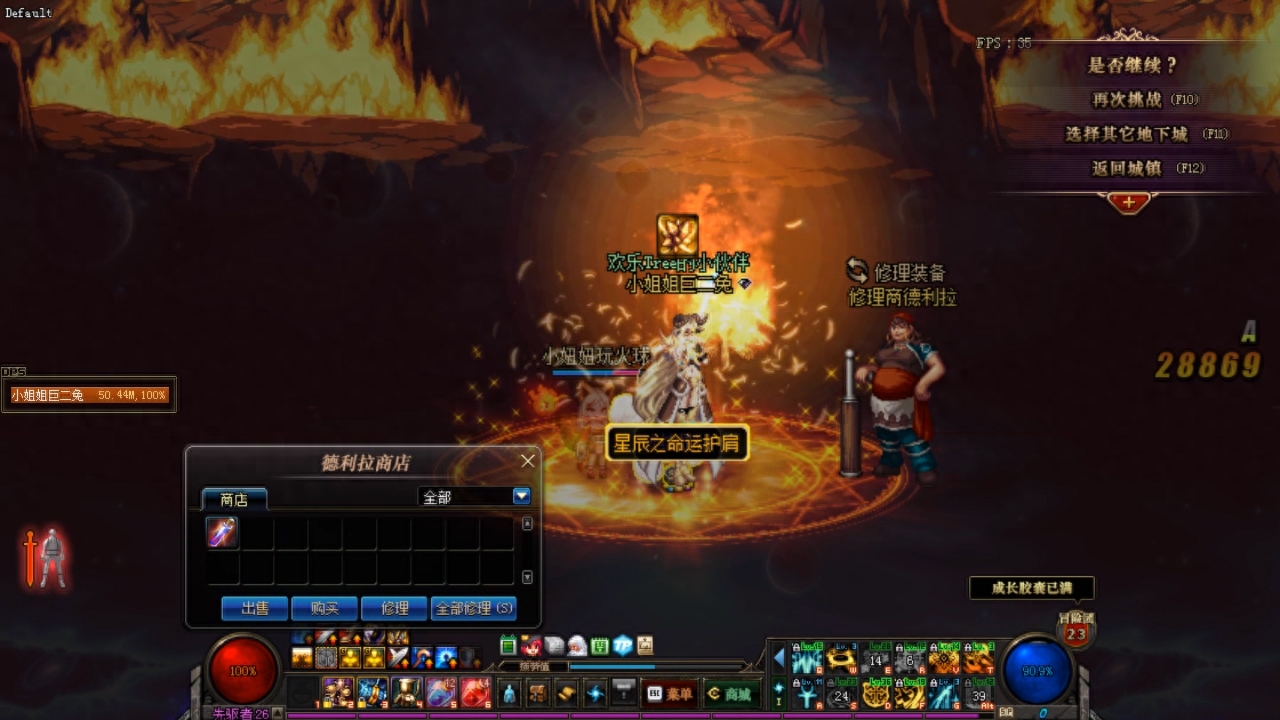This screenshot has height=720, width=1280.
Task: Expand the red plus button under continue menu
Action: pyautogui.click(x=1128, y=202)
